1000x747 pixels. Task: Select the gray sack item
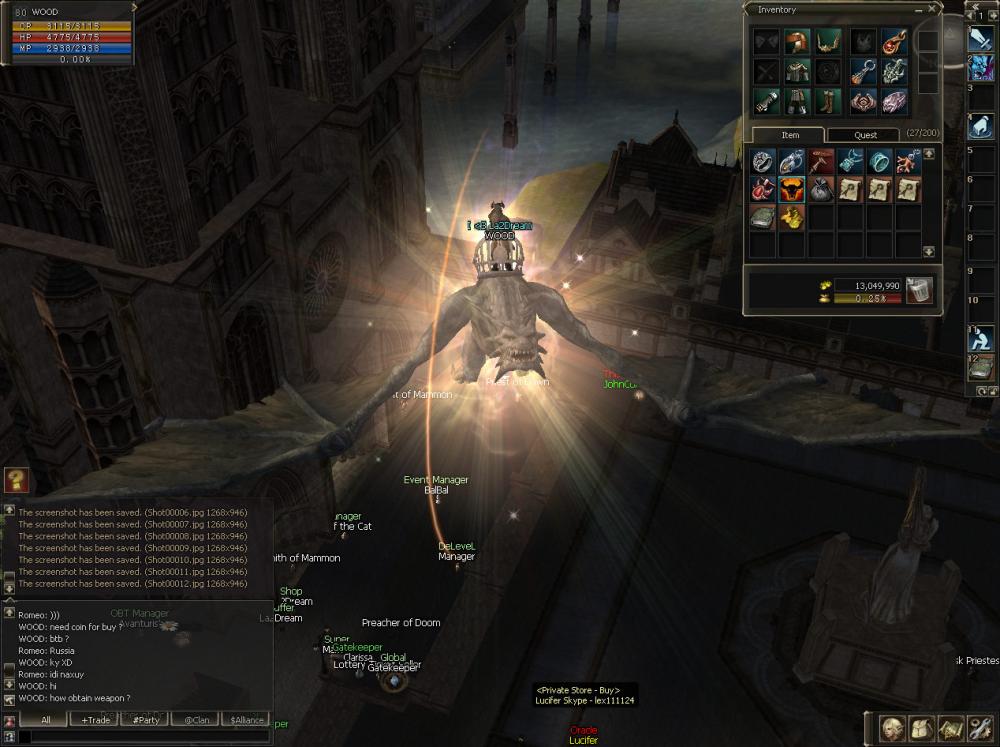point(821,189)
